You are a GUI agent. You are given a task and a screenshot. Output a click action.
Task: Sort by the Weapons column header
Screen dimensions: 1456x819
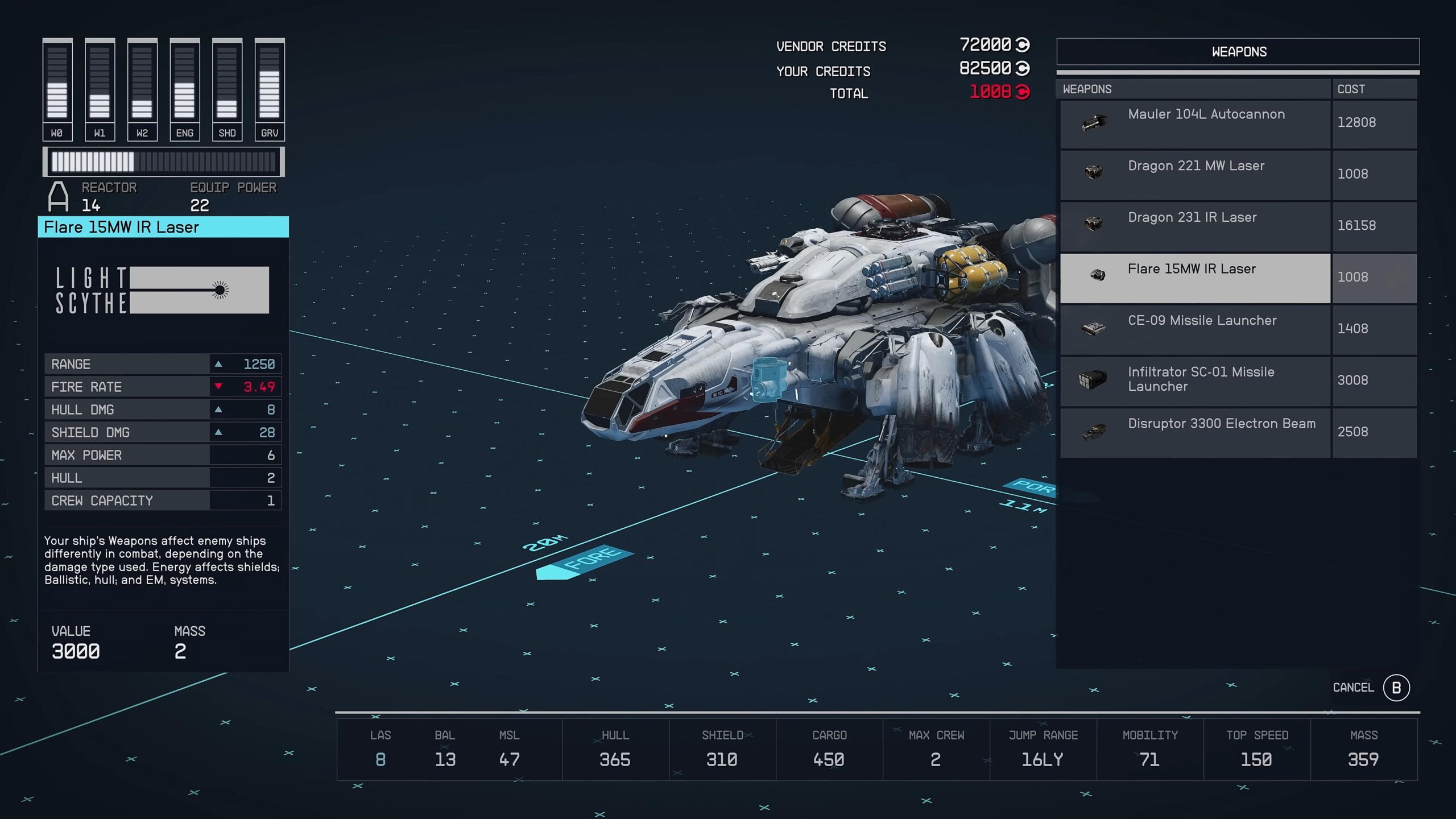(x=1193, y=89)
